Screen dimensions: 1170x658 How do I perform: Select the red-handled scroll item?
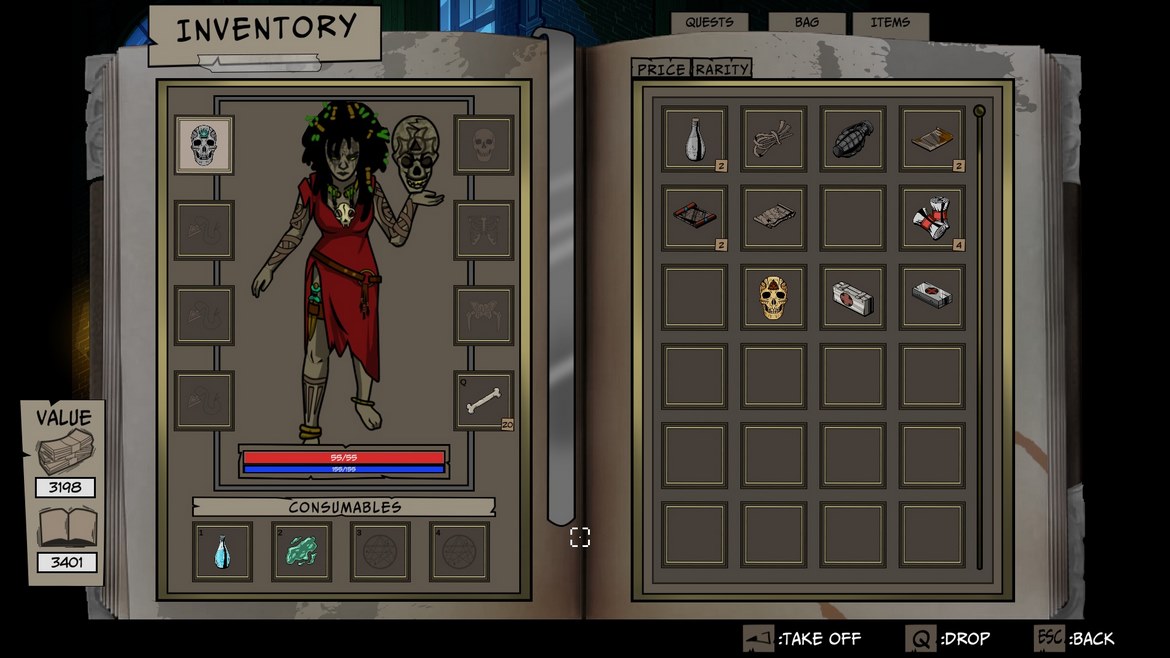[x=694, y=217]
